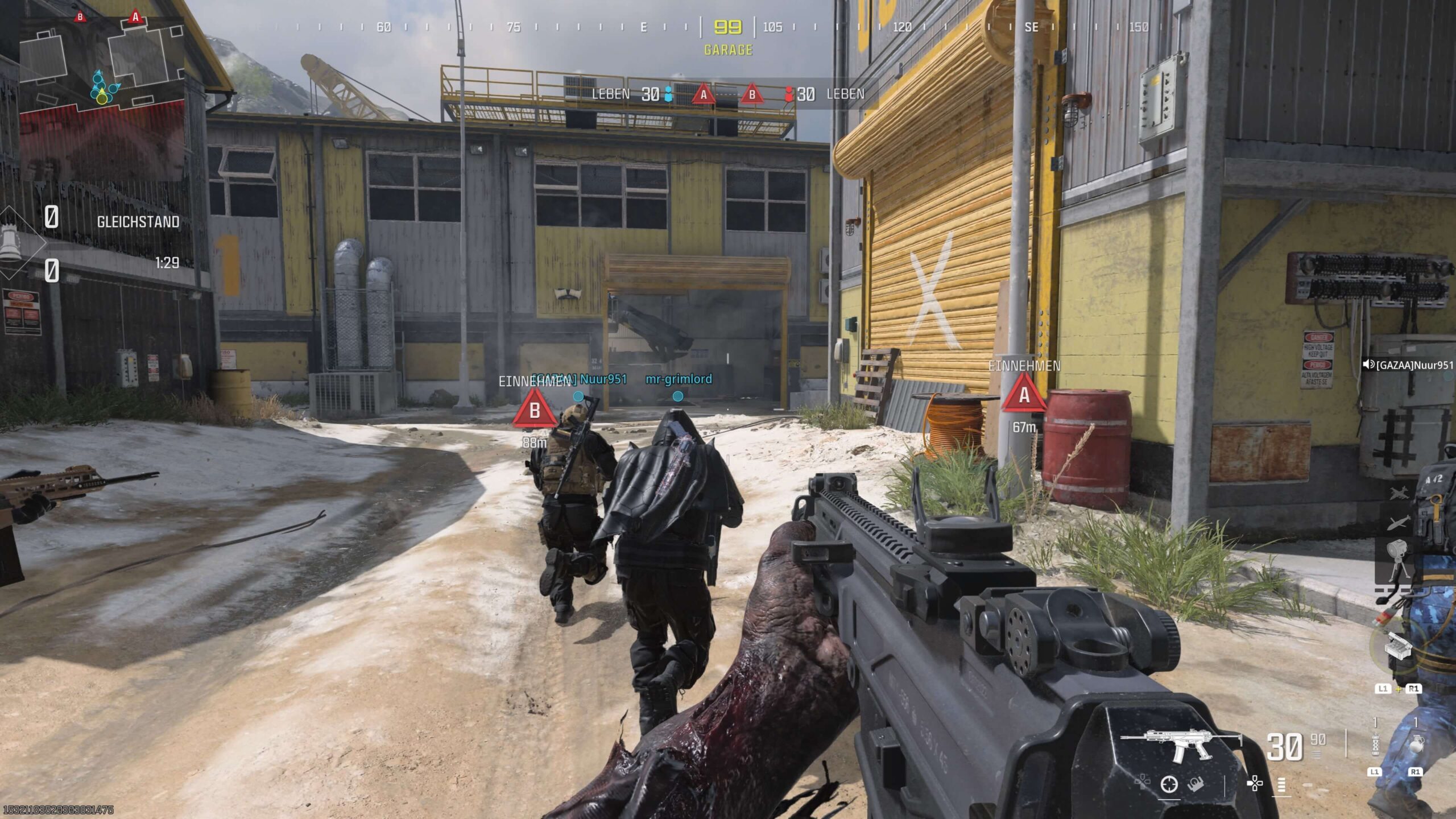Select the equipped rifle weapon icon

[1180, 745]
